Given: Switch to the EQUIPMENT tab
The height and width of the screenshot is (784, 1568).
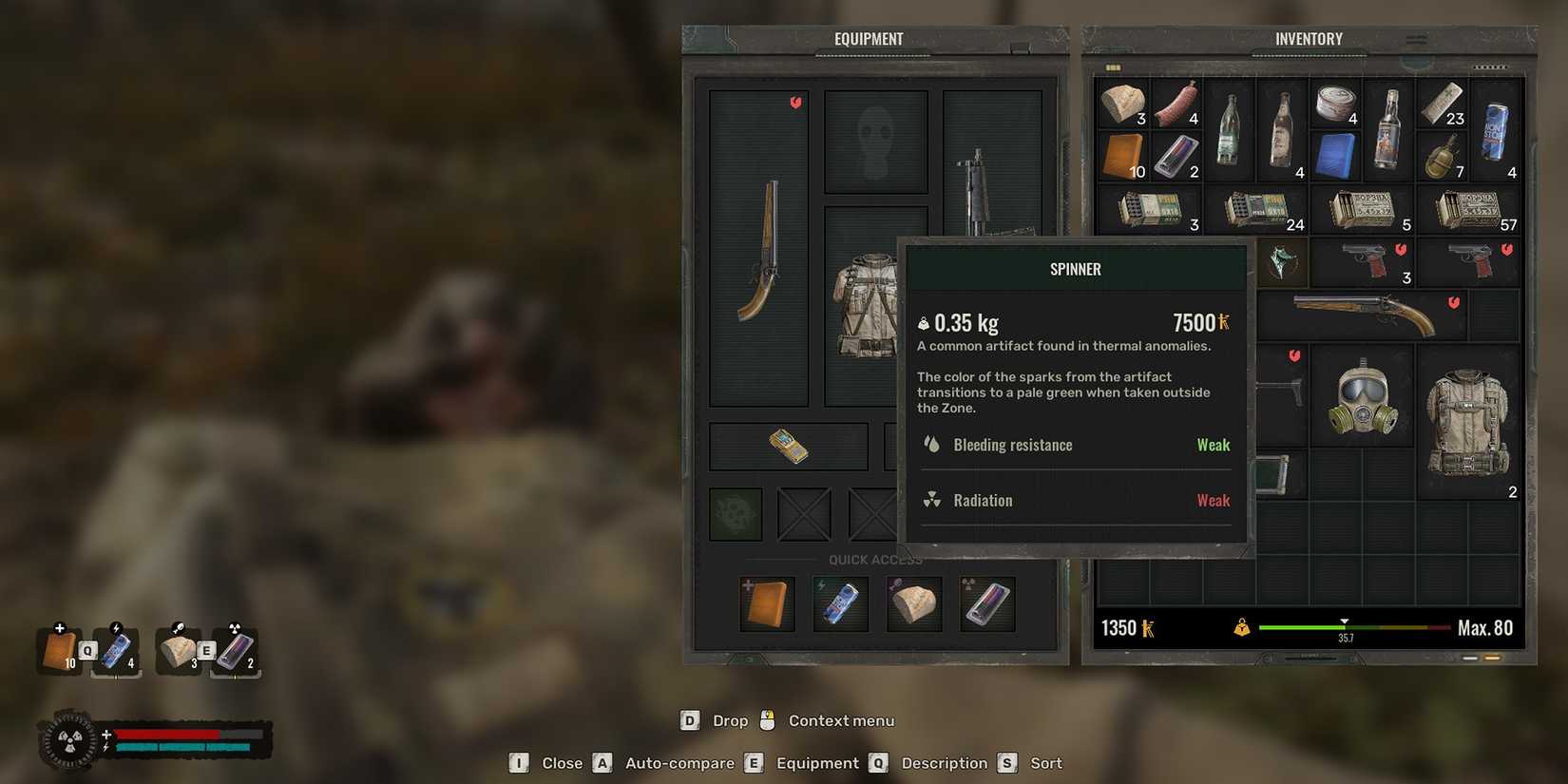Looking at the screenshot, I should click(868, 38).
